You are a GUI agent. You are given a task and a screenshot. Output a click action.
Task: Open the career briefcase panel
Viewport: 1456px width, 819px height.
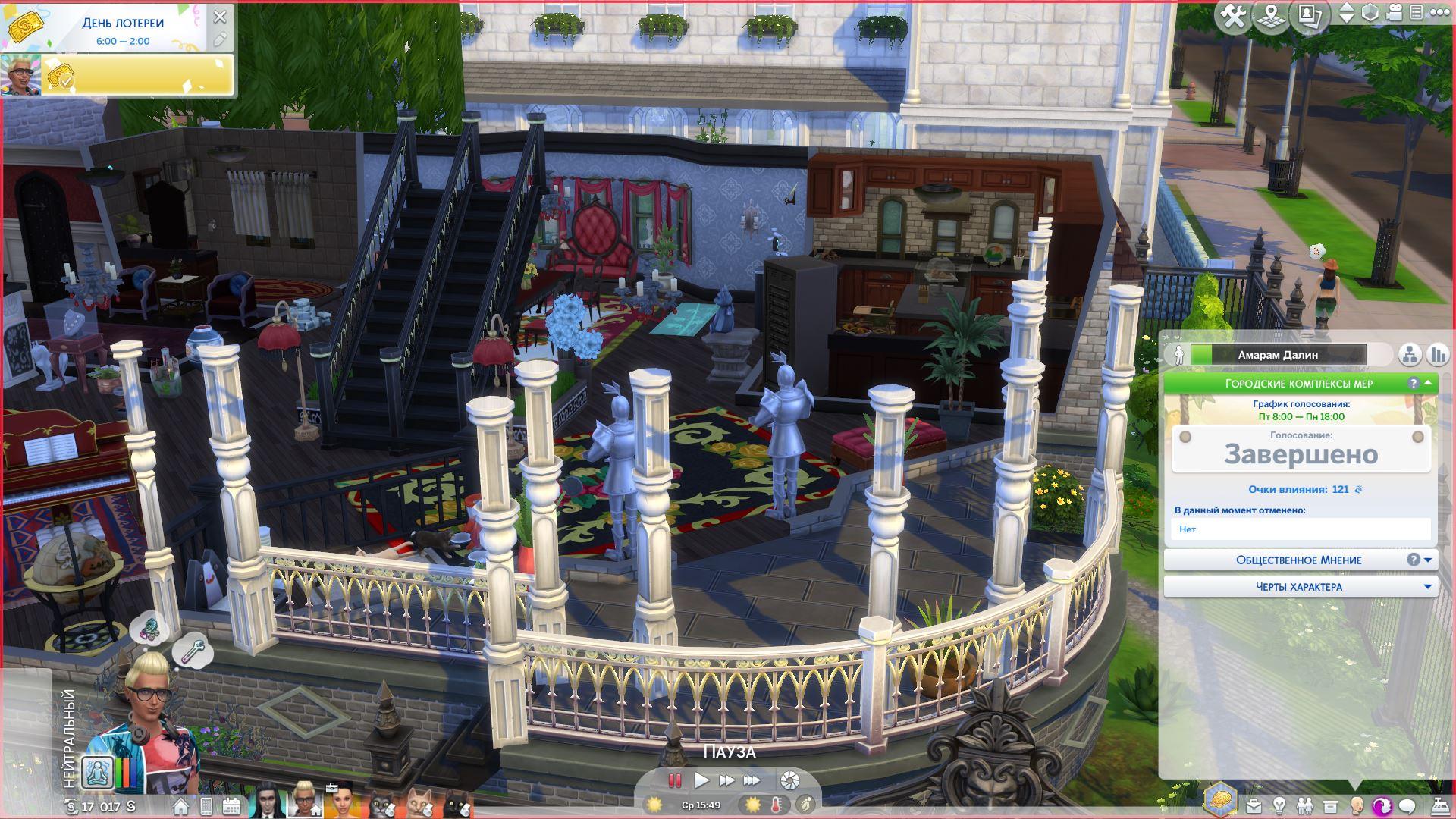click(x=1254, y=806)
